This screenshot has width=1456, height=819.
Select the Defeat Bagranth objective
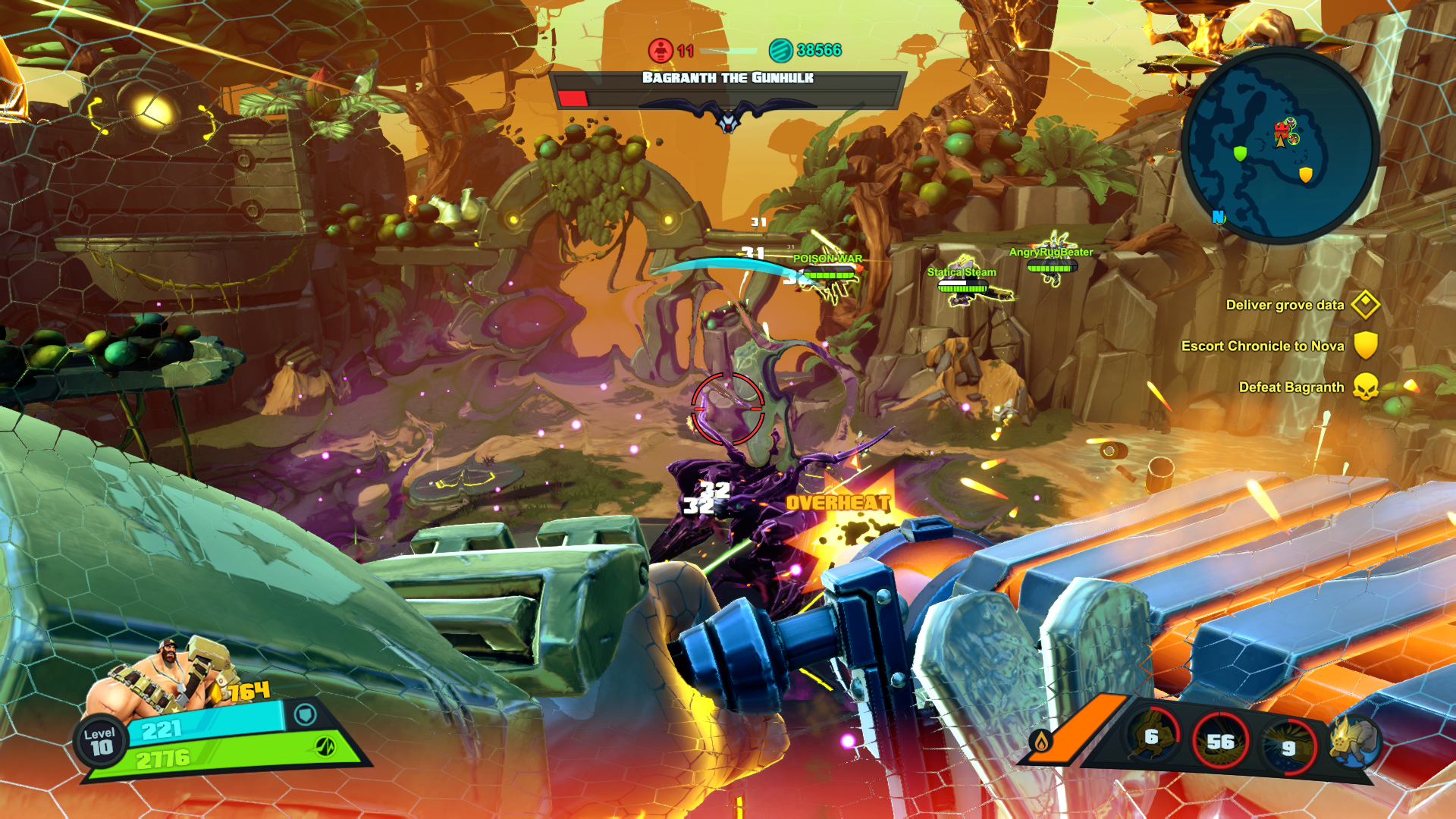[x=1291, y=387]
